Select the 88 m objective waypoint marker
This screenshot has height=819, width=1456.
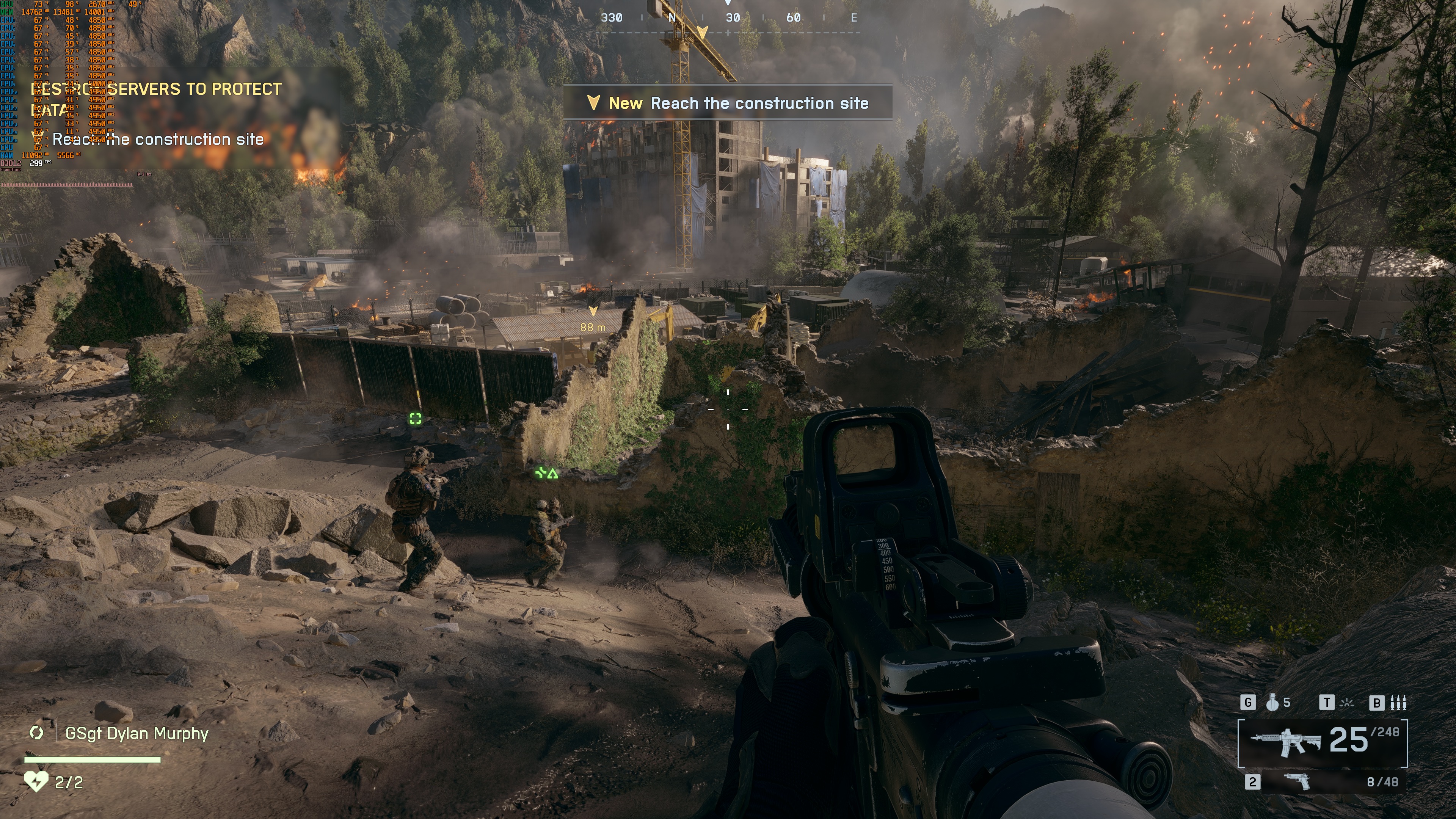point(593,319)
